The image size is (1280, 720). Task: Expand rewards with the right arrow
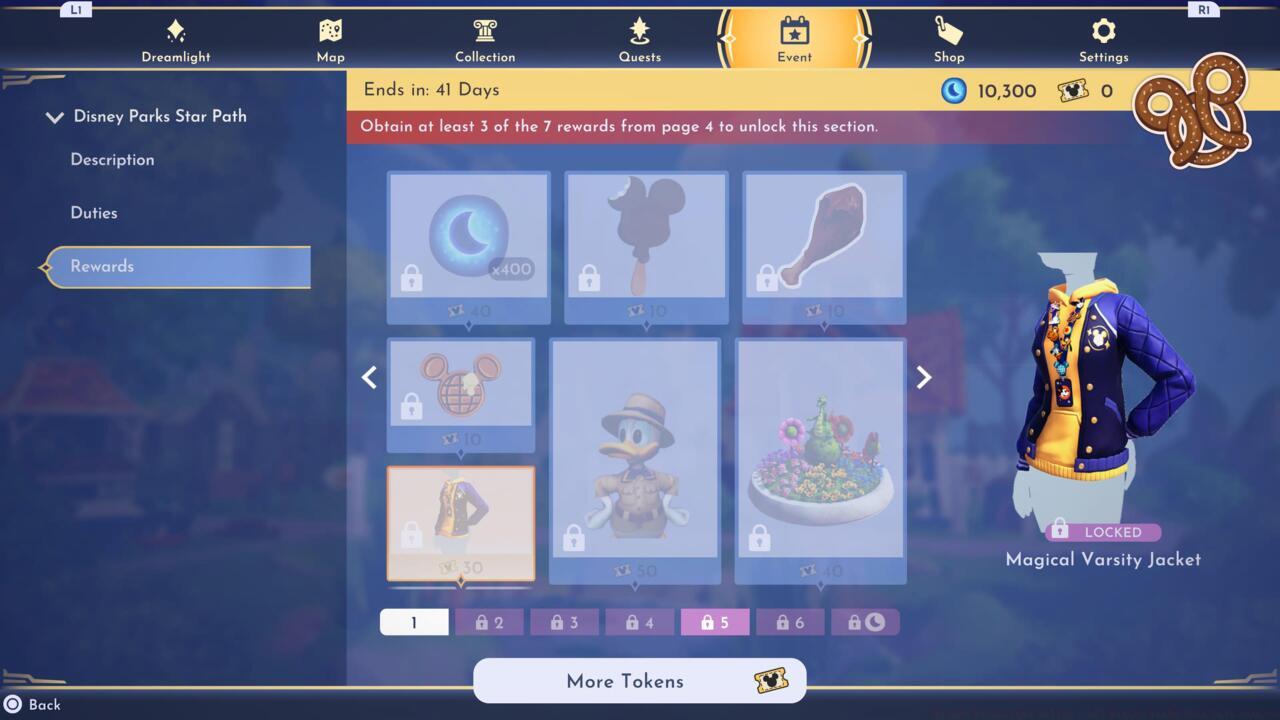click(x=923, y=377)
